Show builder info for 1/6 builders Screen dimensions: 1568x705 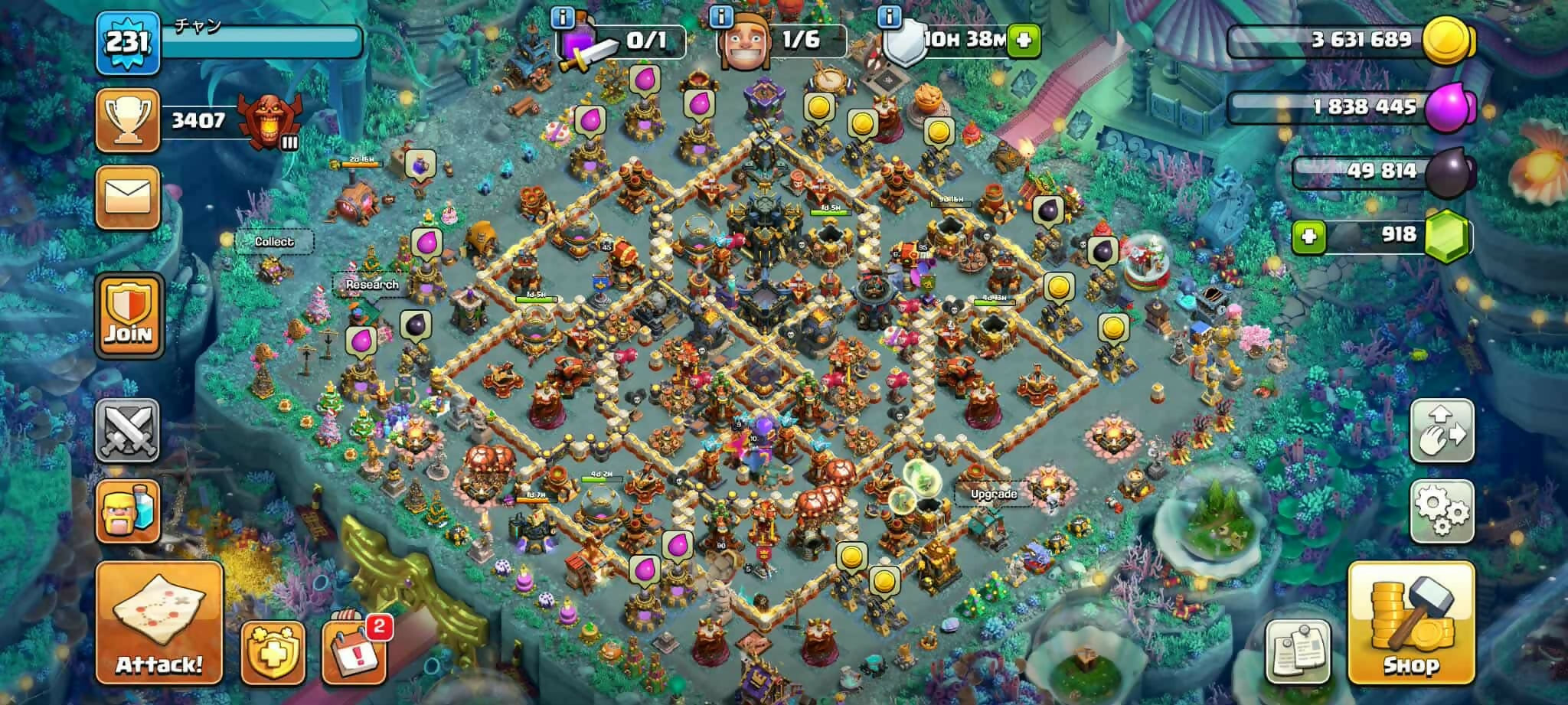click(721, 17)
